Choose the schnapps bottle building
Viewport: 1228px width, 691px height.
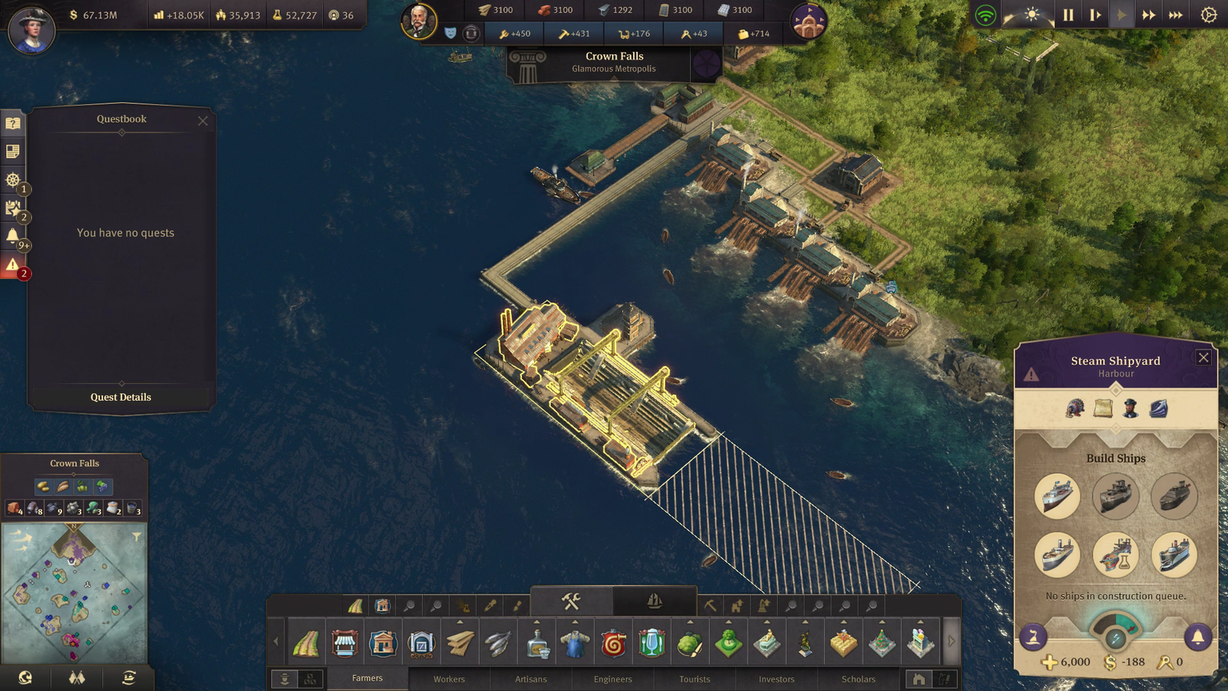(537, 643)
